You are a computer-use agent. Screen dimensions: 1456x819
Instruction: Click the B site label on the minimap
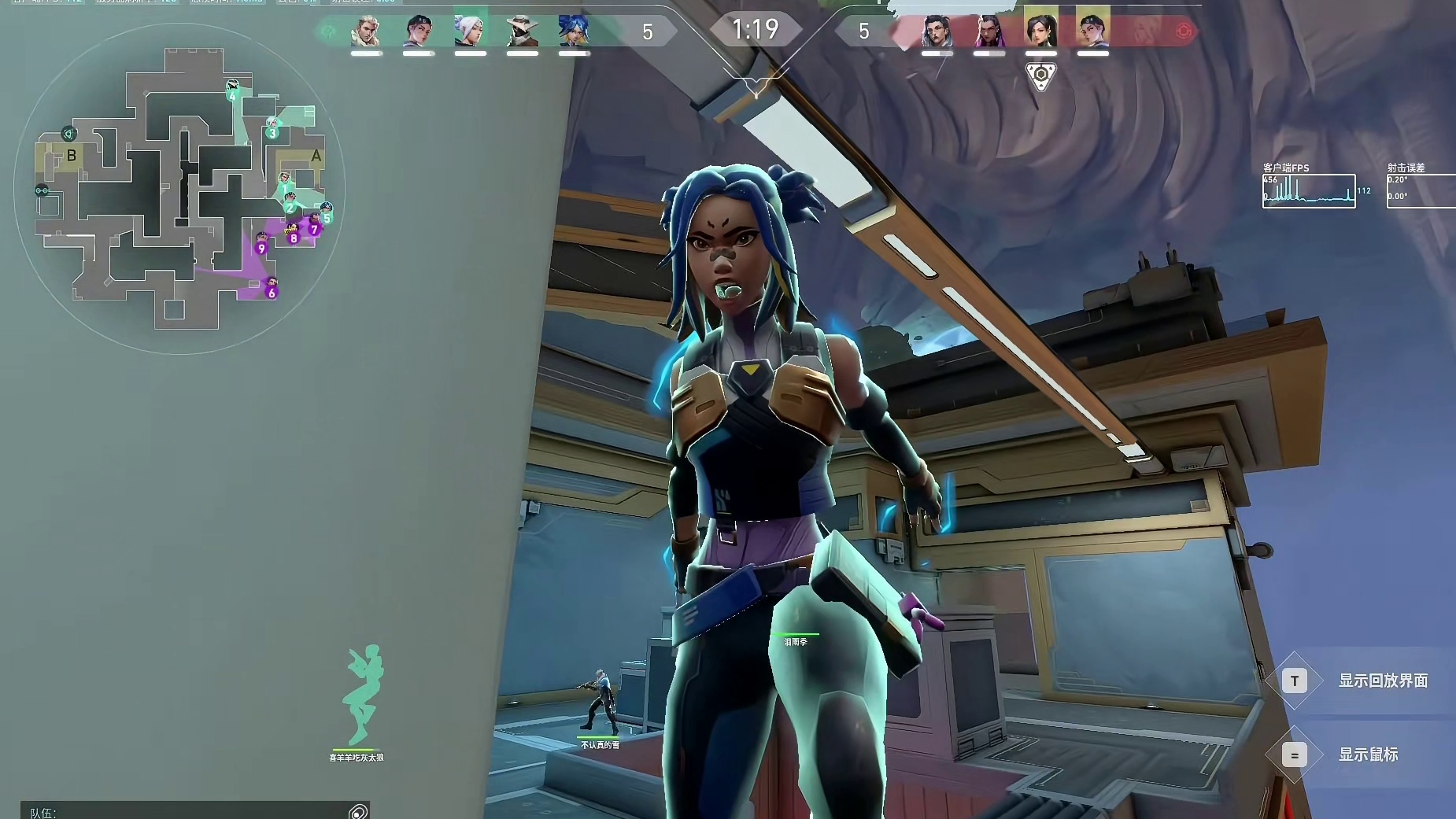point(72,156)
